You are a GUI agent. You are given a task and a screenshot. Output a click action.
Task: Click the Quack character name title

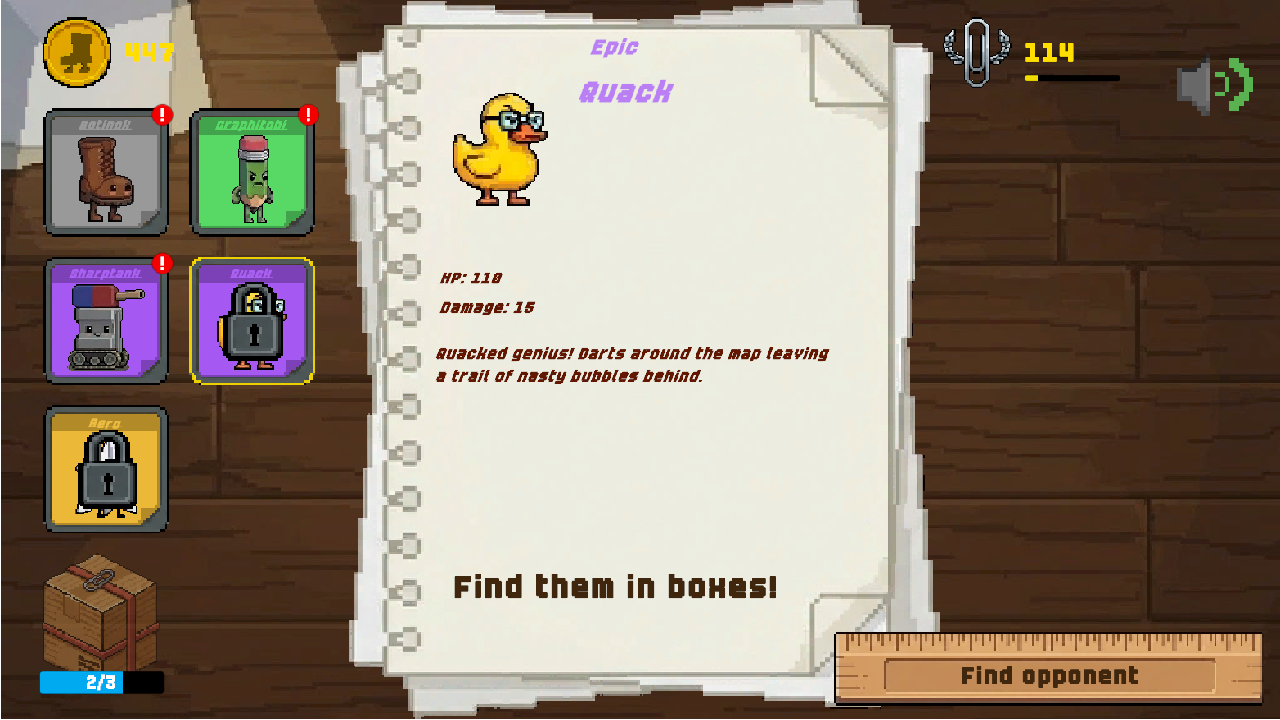(x=627, y=93)
